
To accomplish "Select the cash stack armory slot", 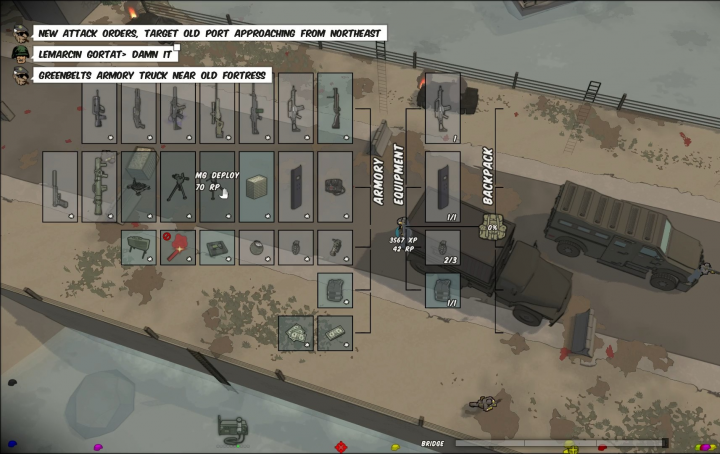I will (x=335, y=333).
